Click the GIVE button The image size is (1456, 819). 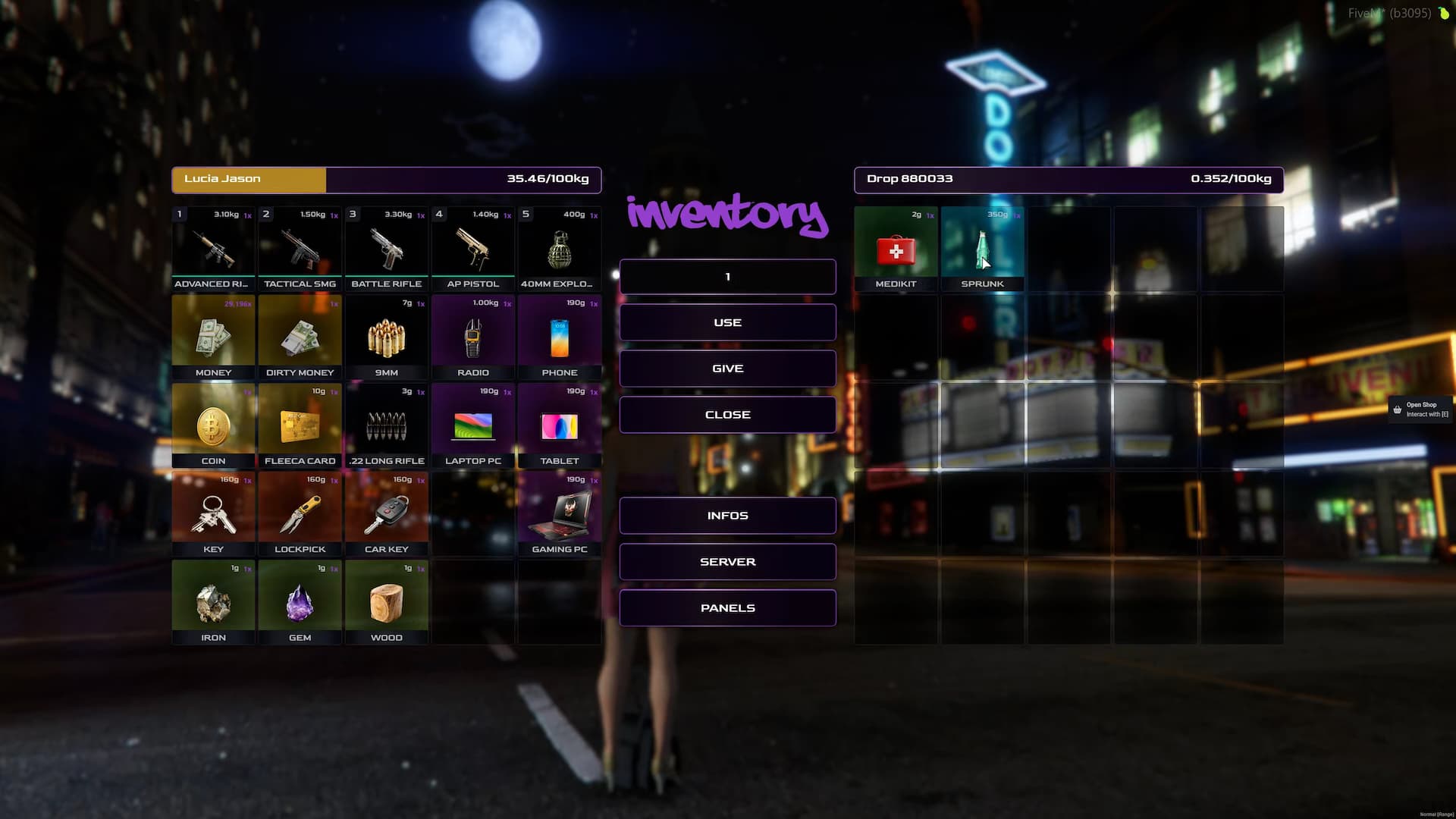[x=727, y=368]
